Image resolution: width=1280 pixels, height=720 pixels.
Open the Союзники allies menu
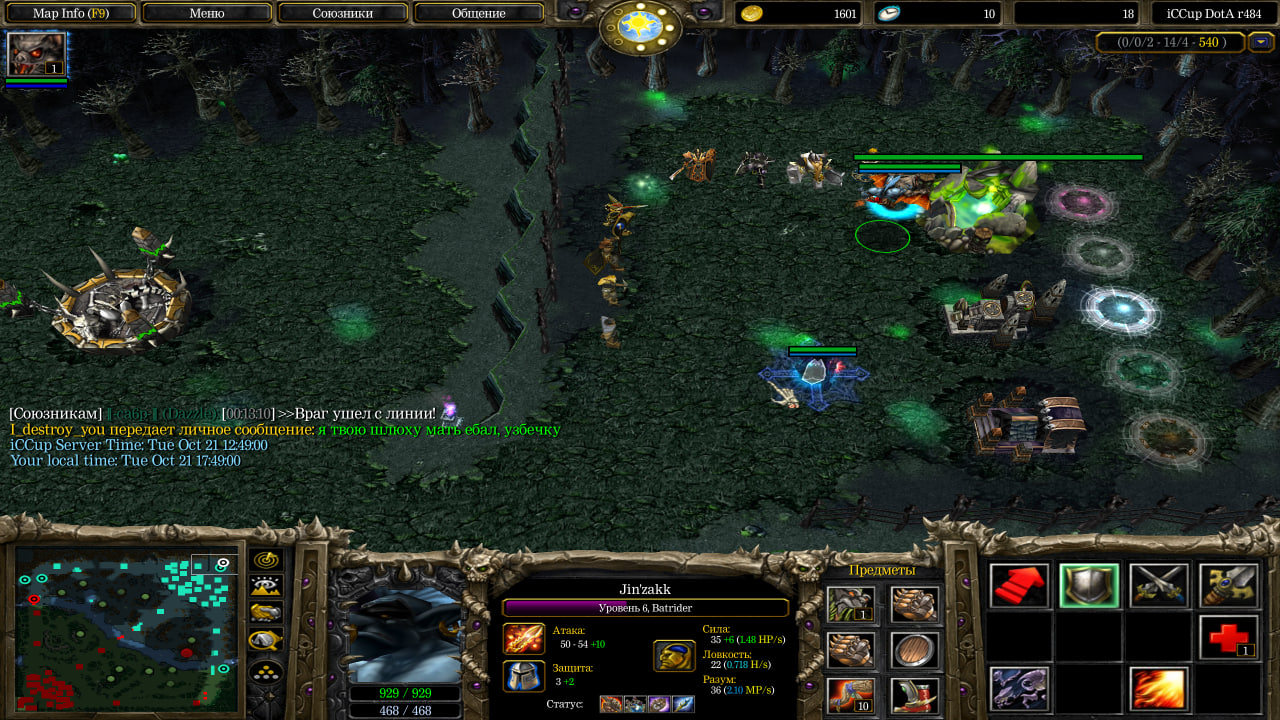pyautogui.click(x=343, y=13)
